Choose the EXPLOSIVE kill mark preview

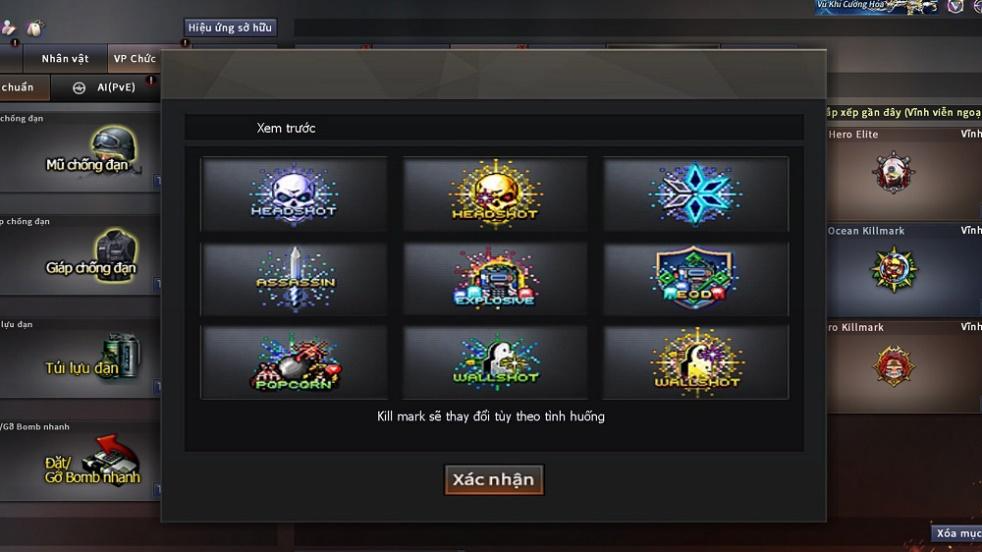click(495, 277)
